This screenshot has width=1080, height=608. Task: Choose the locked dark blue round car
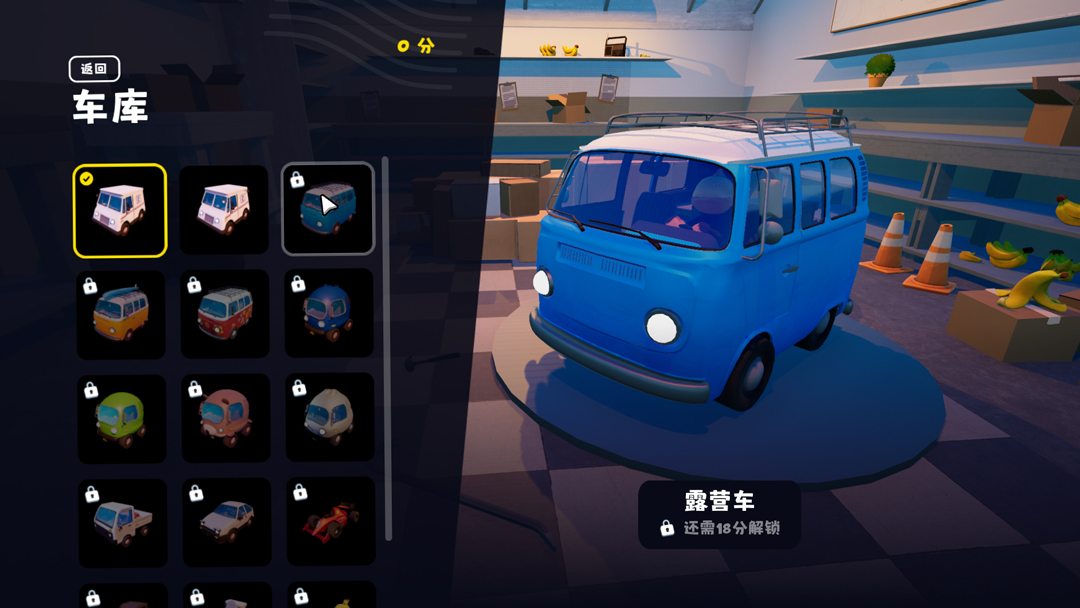[329, 313]
